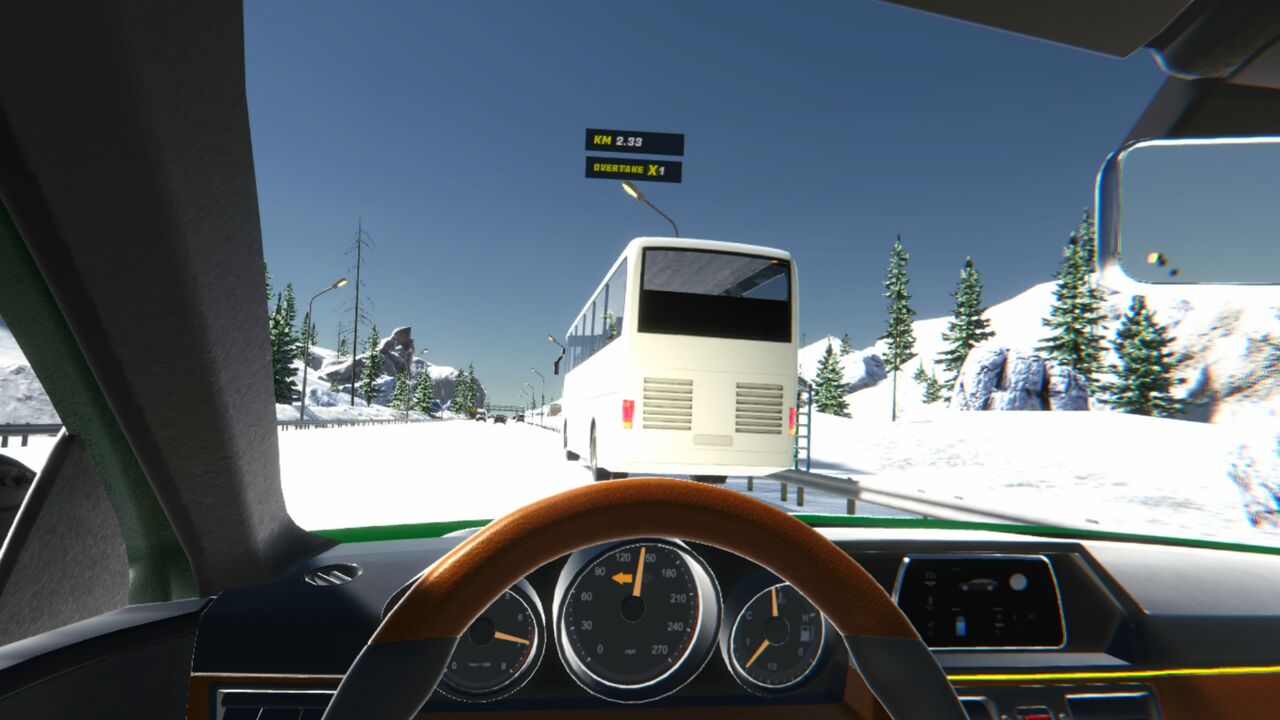Viewport: 1280px width, 720px height.
Task: Select the battery charge icon on the display
Action: click(x=960, y=625)
